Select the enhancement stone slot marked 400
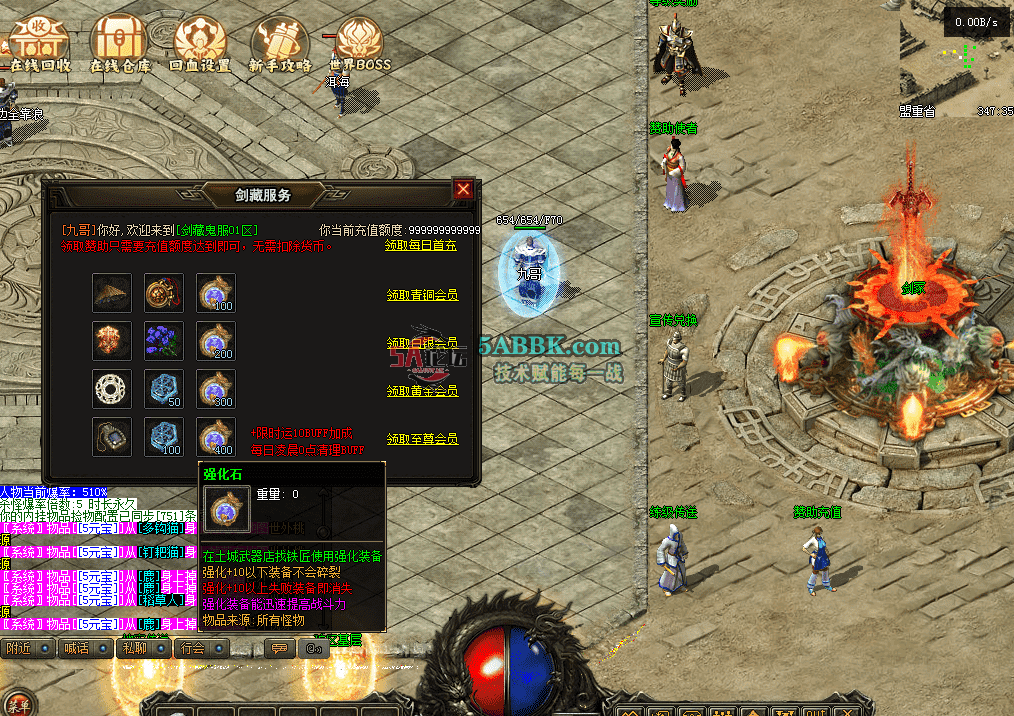 pos(216,437)
